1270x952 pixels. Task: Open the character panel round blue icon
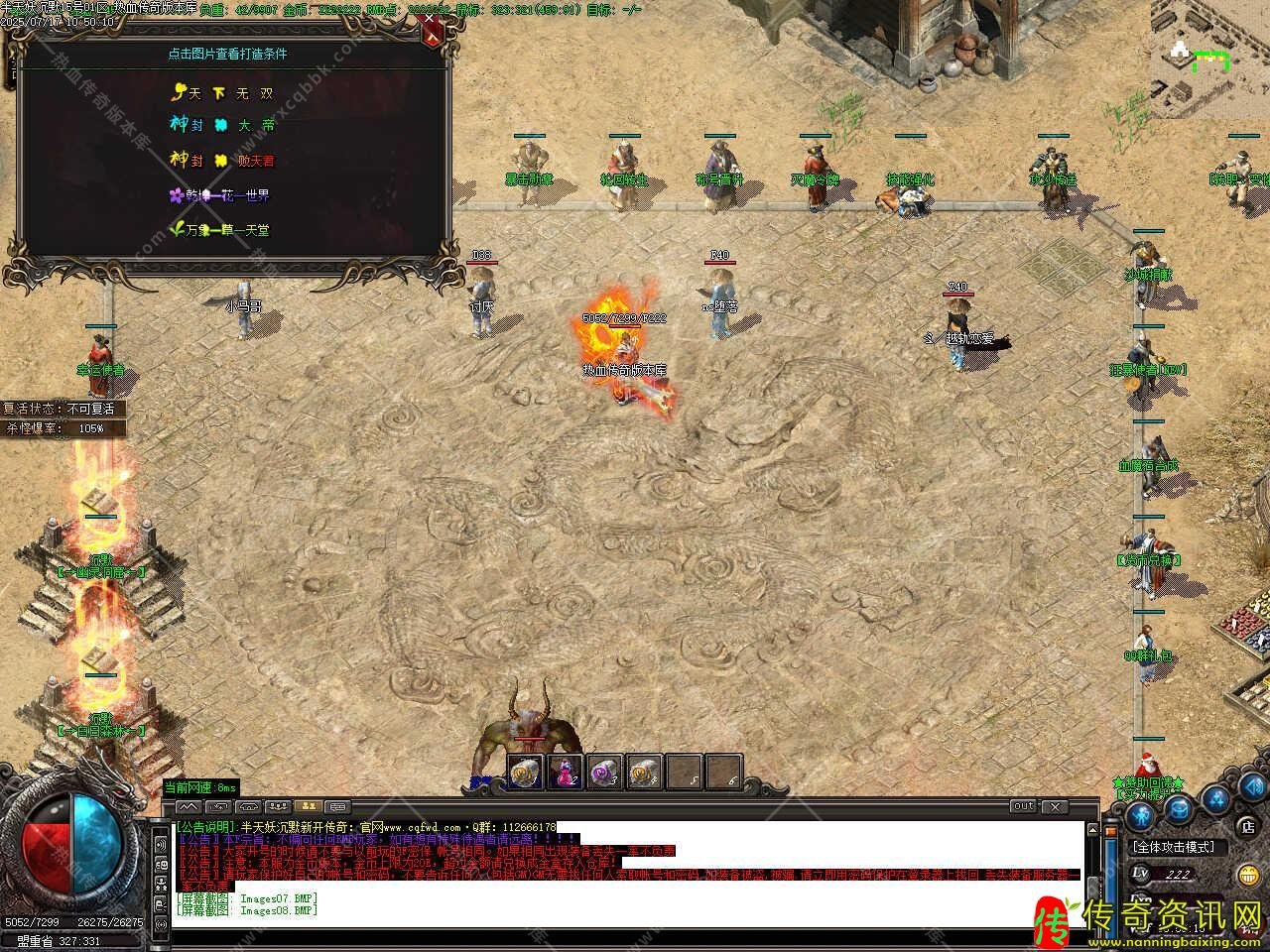(x=1140, y=815)
